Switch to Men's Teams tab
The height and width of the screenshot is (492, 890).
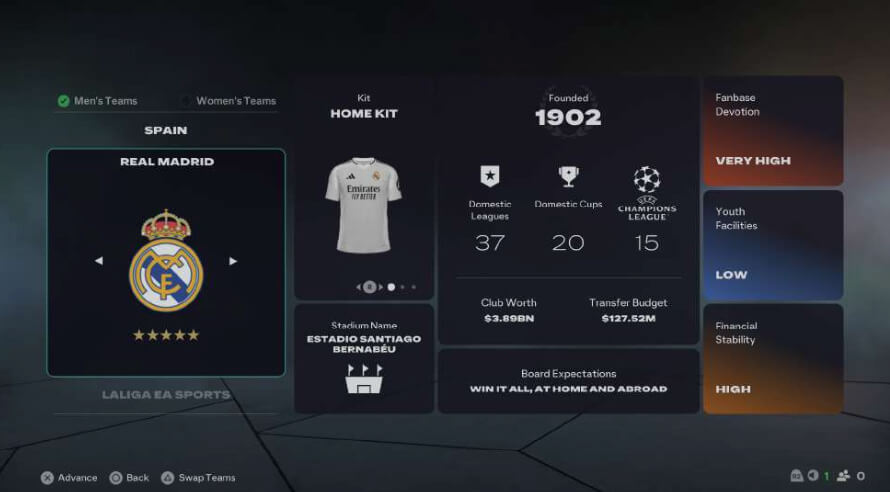(x=98, y=101)
